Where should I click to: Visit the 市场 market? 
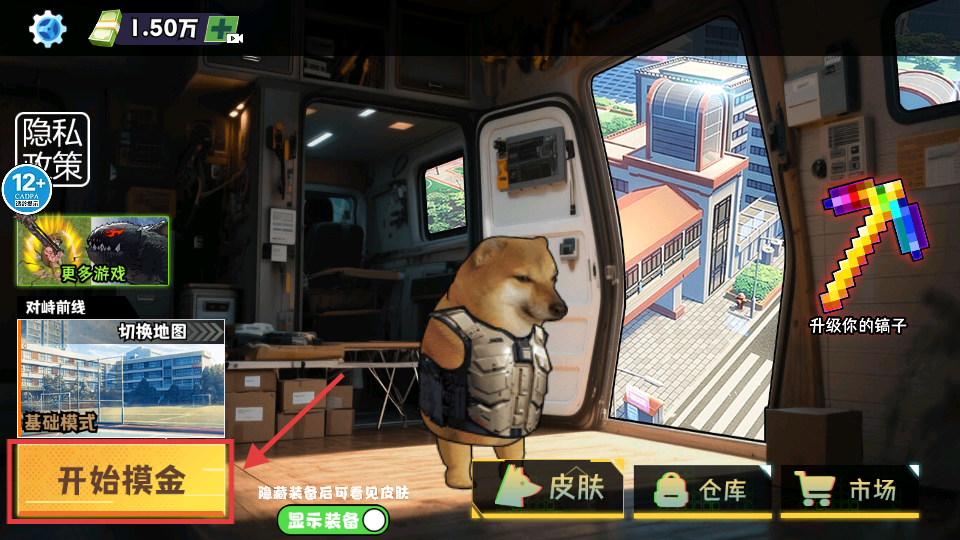point(849,490)
